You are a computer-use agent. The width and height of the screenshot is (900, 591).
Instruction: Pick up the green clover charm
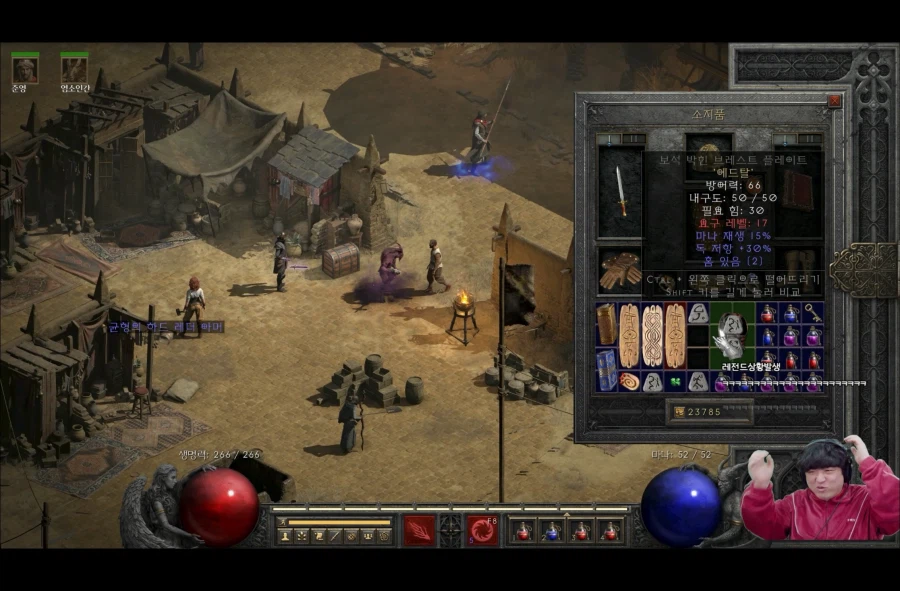point(674,382)
